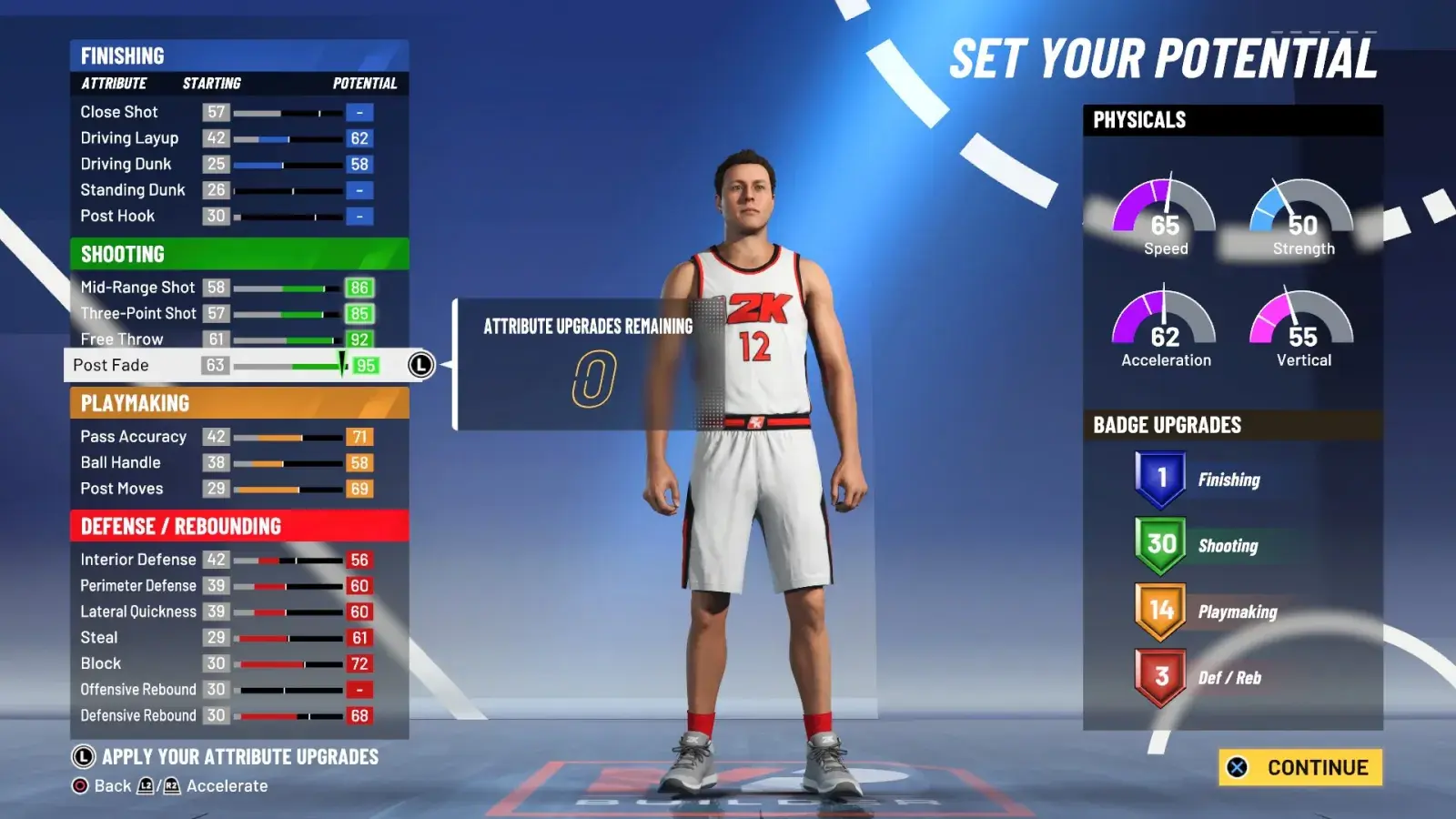Pick the Interior Defense attribute row
Viewport: 1456px width, 819px height.
137,560
